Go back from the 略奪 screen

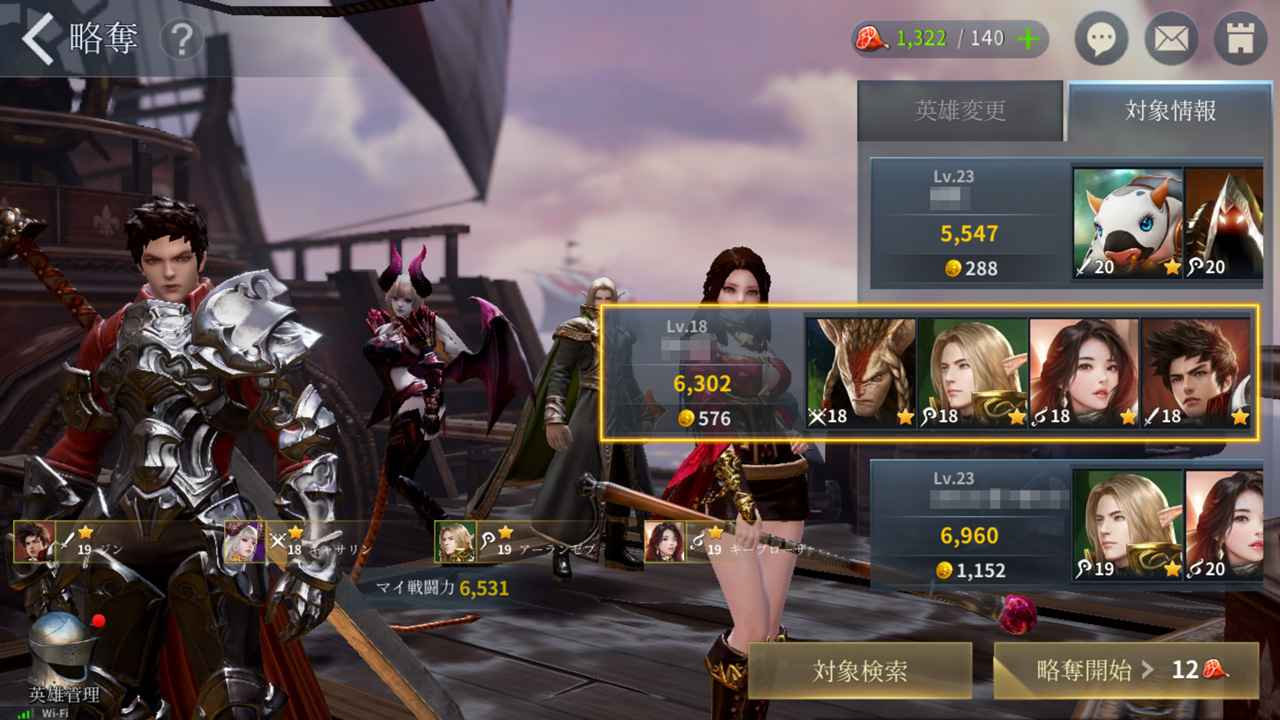coord(40,40)
